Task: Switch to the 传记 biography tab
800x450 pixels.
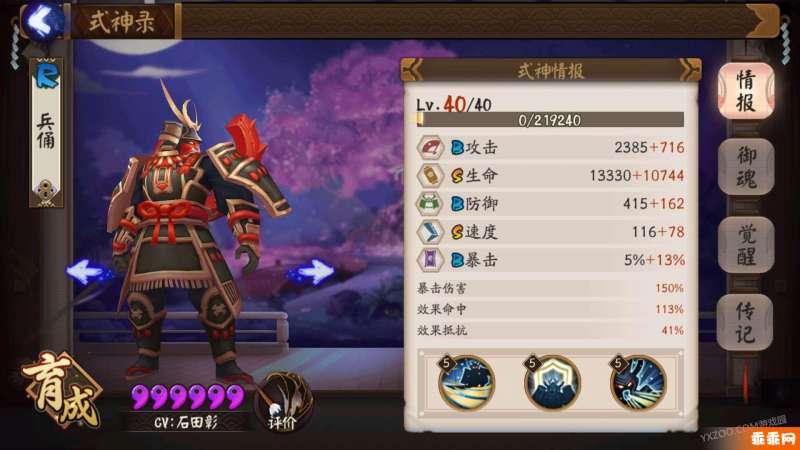Action: click(746, 323)
